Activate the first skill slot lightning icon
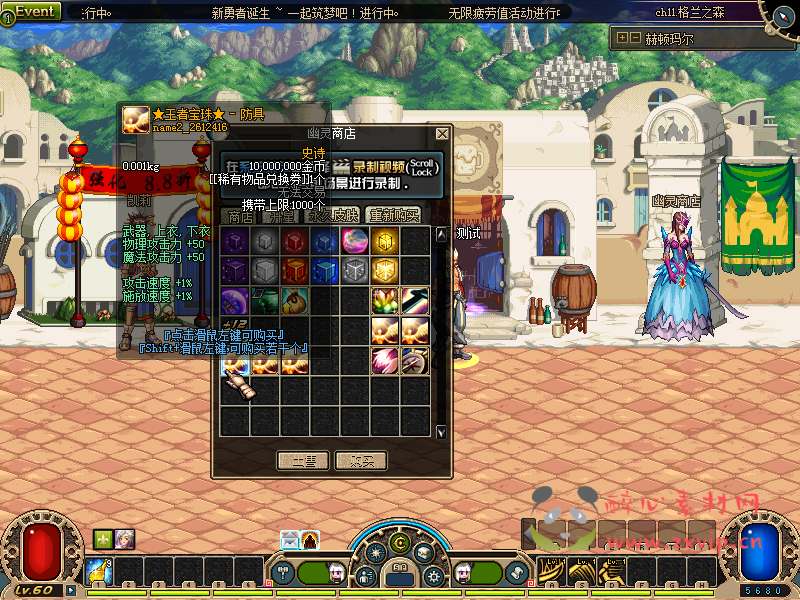800x600 pixels. [98, 572]
